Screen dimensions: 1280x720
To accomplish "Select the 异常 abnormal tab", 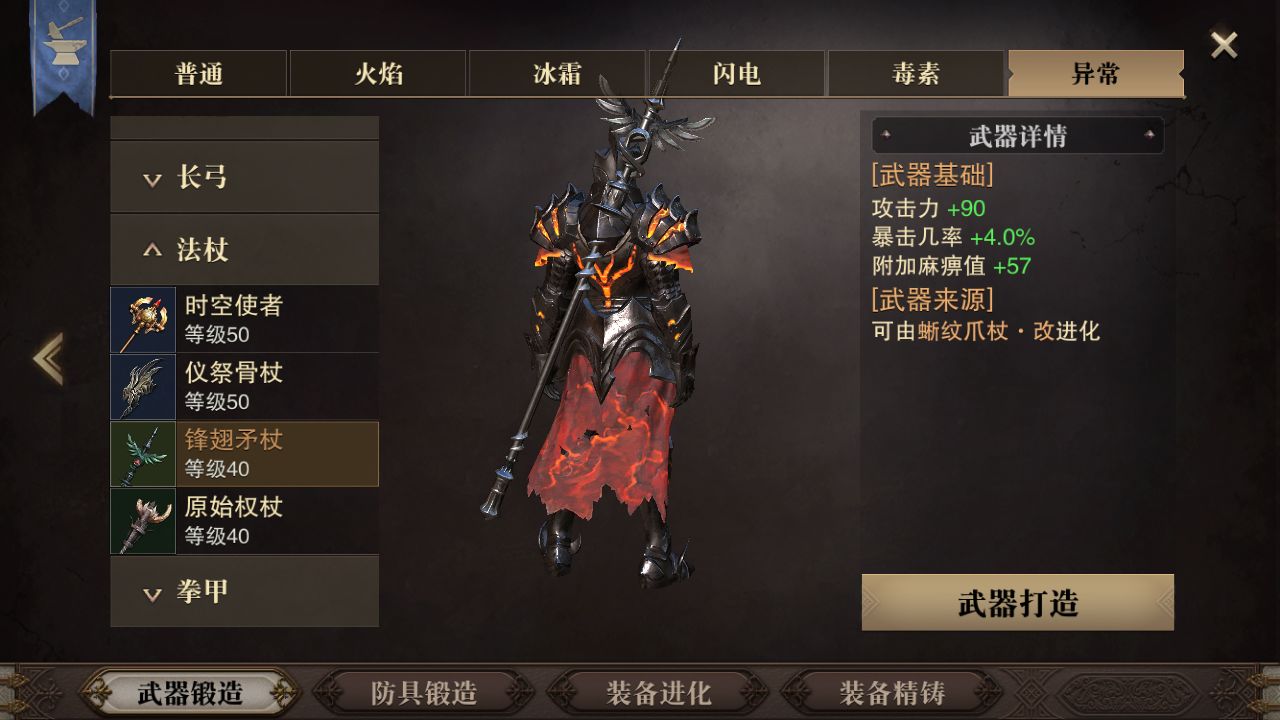I will [1095, 74].
